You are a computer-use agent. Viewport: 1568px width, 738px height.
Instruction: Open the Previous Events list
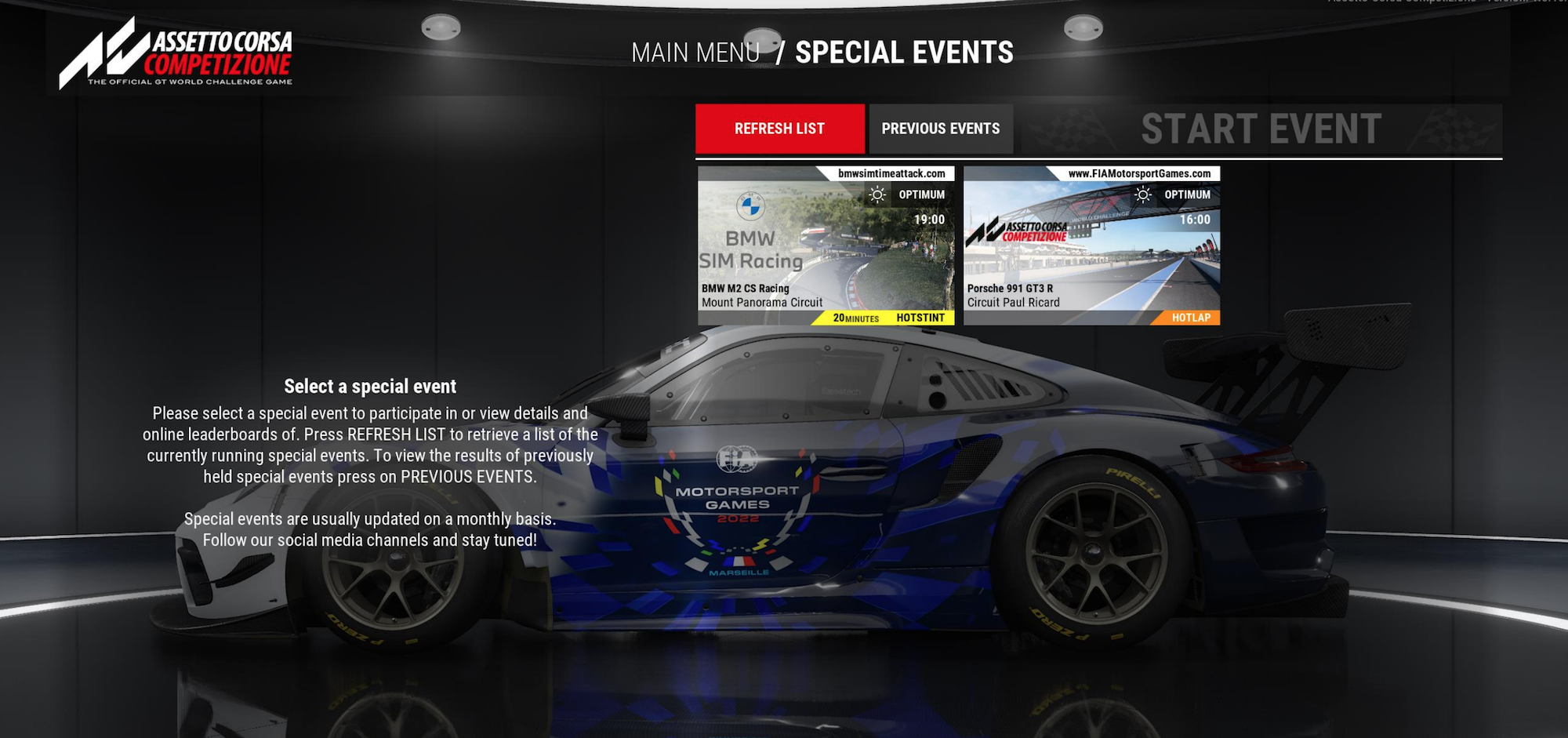[940, 129]
